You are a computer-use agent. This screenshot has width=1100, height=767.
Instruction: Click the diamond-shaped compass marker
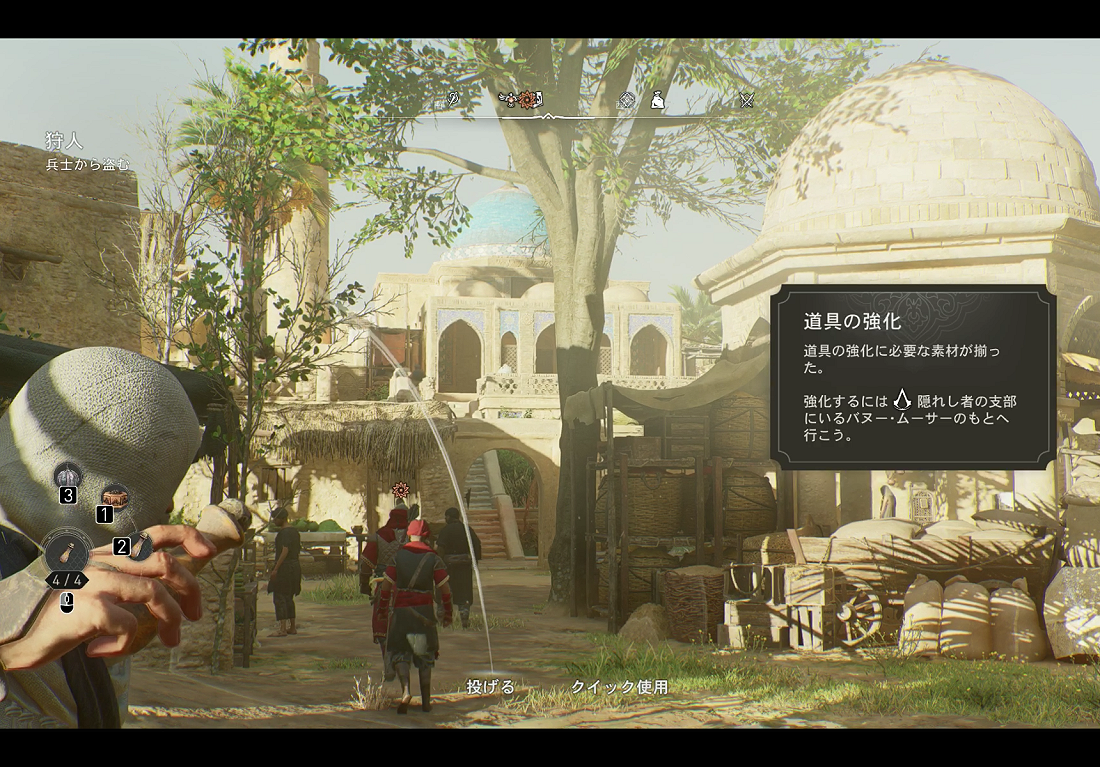(627, 99)
